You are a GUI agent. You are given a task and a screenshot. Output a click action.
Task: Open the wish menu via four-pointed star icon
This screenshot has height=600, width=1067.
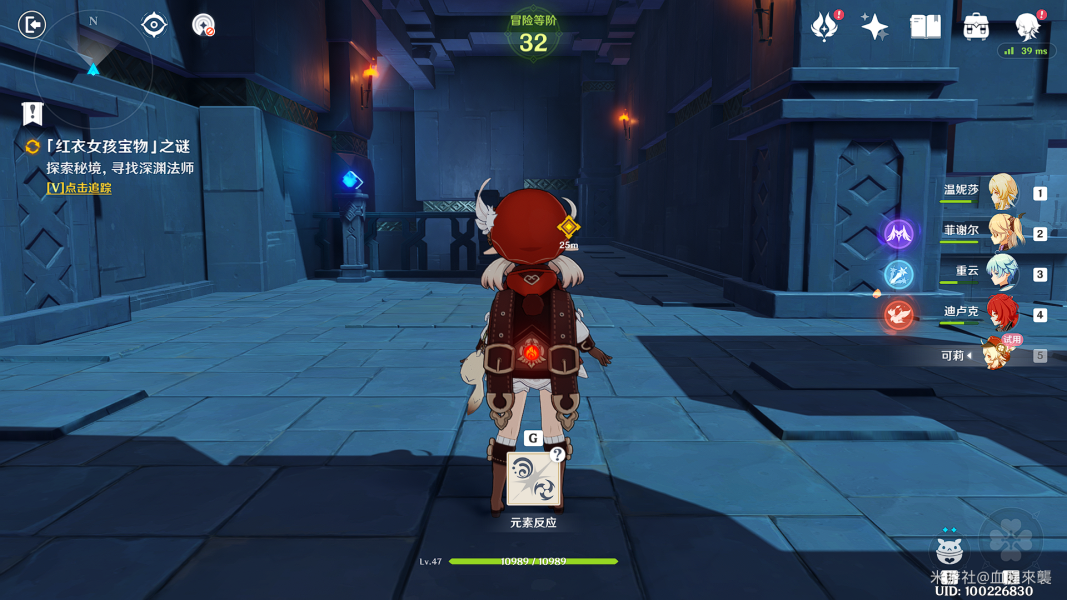point(874,27)
